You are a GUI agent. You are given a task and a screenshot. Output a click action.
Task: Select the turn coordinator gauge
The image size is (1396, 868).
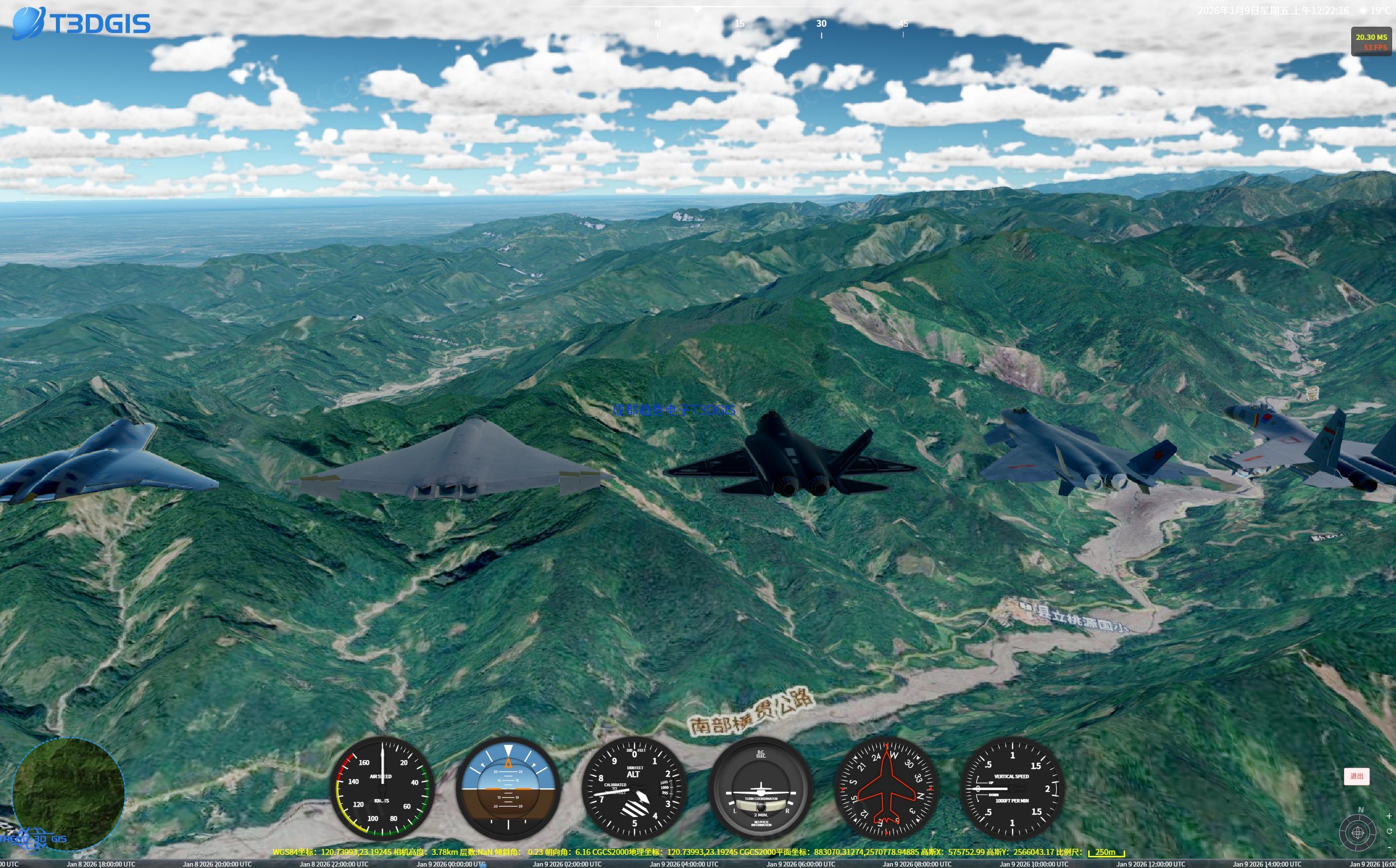pos(760,788)
